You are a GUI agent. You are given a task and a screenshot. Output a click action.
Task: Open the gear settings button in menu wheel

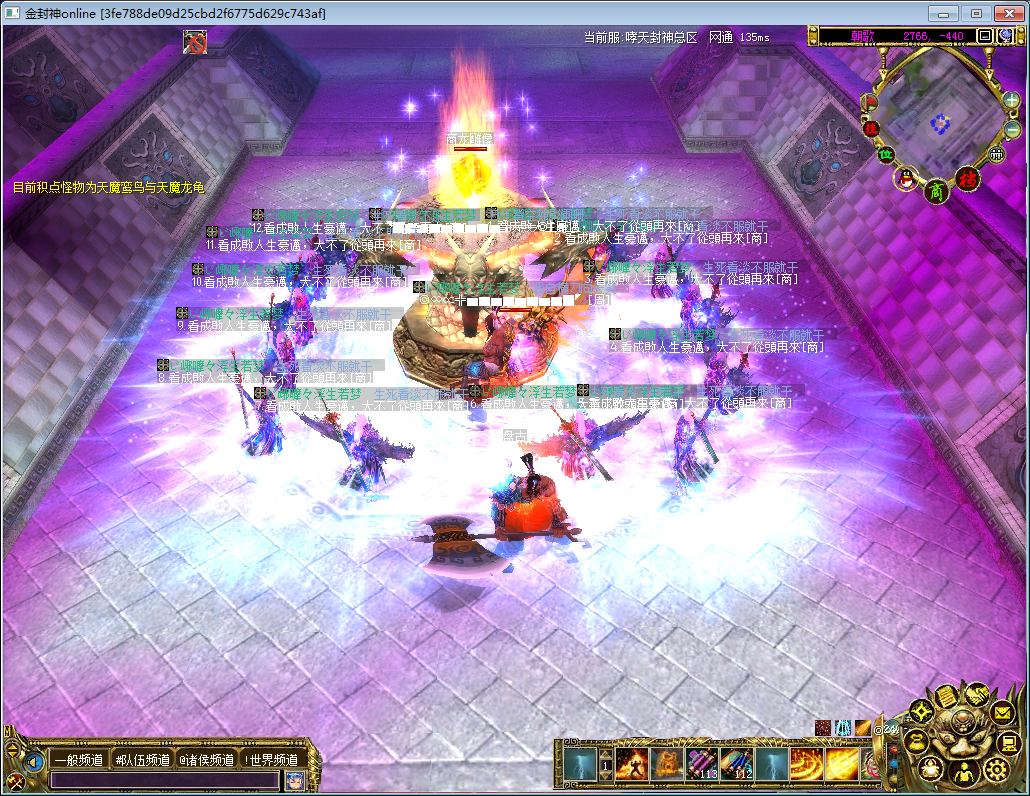[995, 768]
